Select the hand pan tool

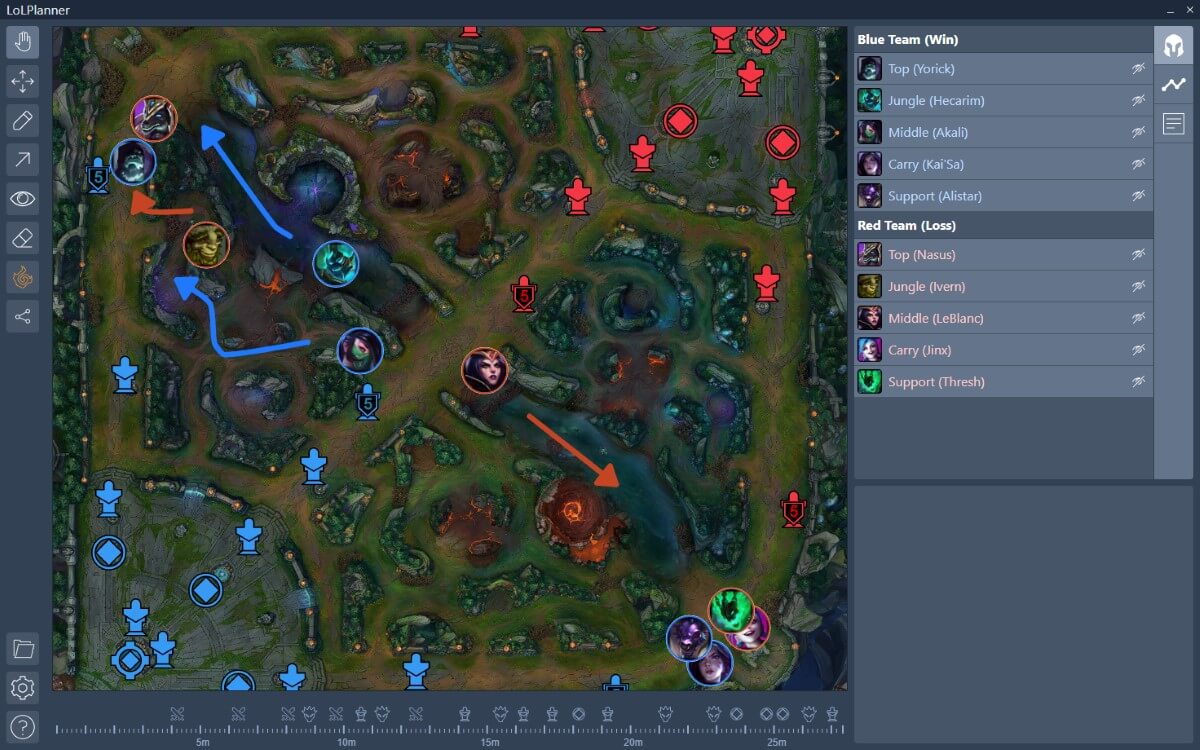(x=23, y=43)
